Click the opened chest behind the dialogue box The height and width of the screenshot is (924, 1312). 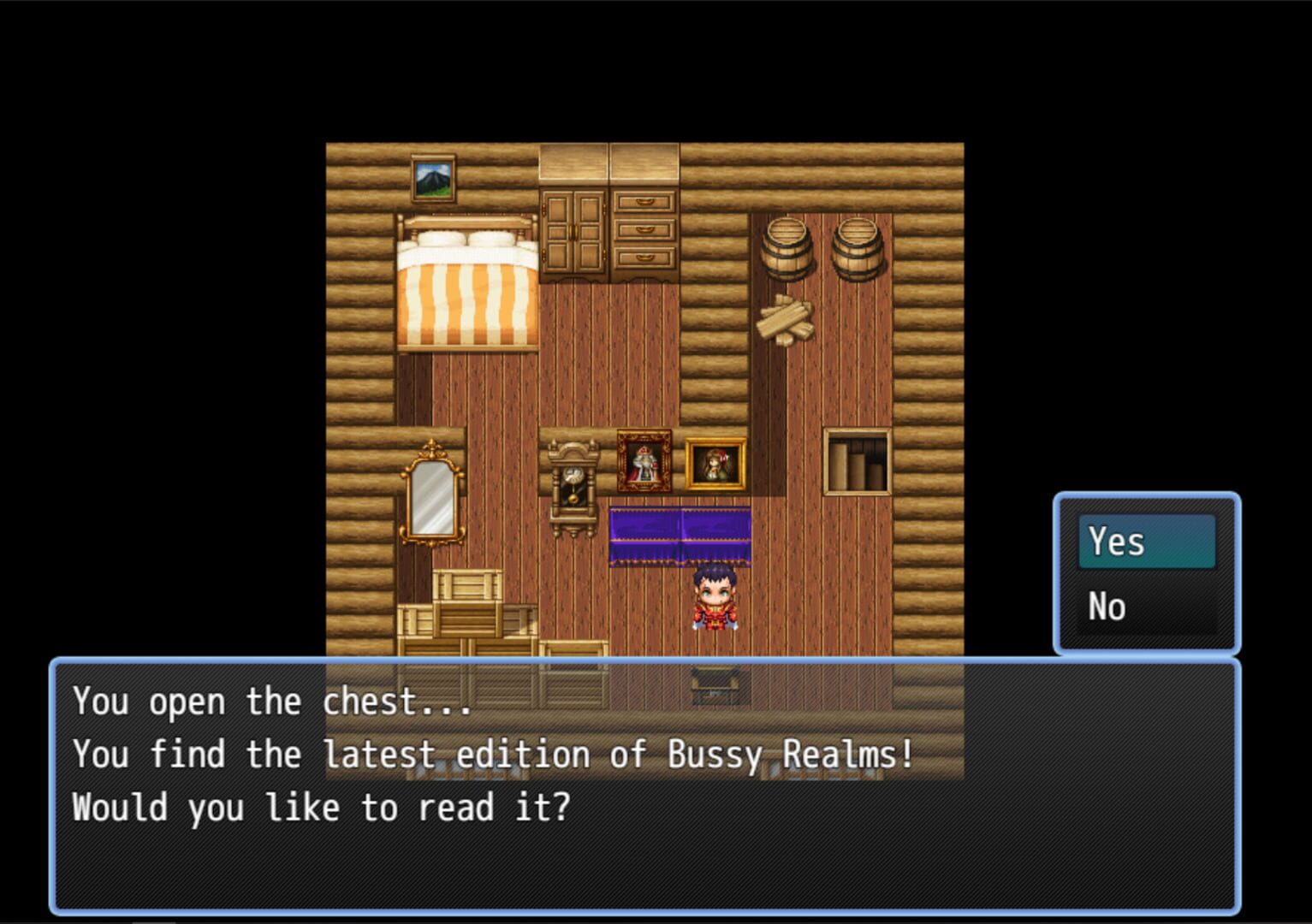713,678
